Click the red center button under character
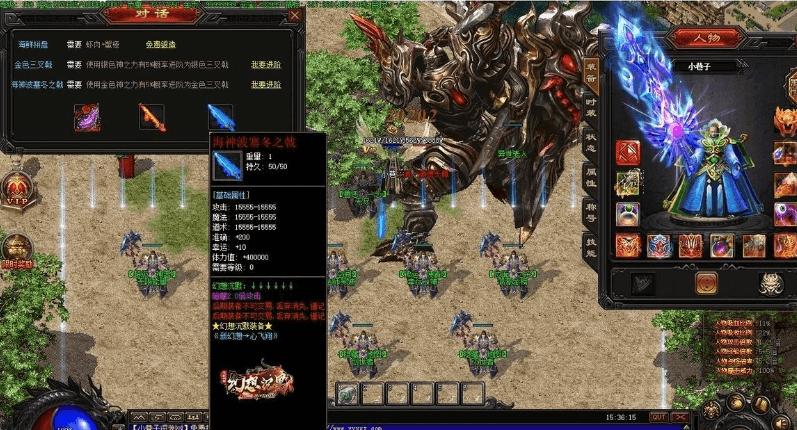Screen dimensions: 797x430 pyautogui.click(x=706, y=283)
